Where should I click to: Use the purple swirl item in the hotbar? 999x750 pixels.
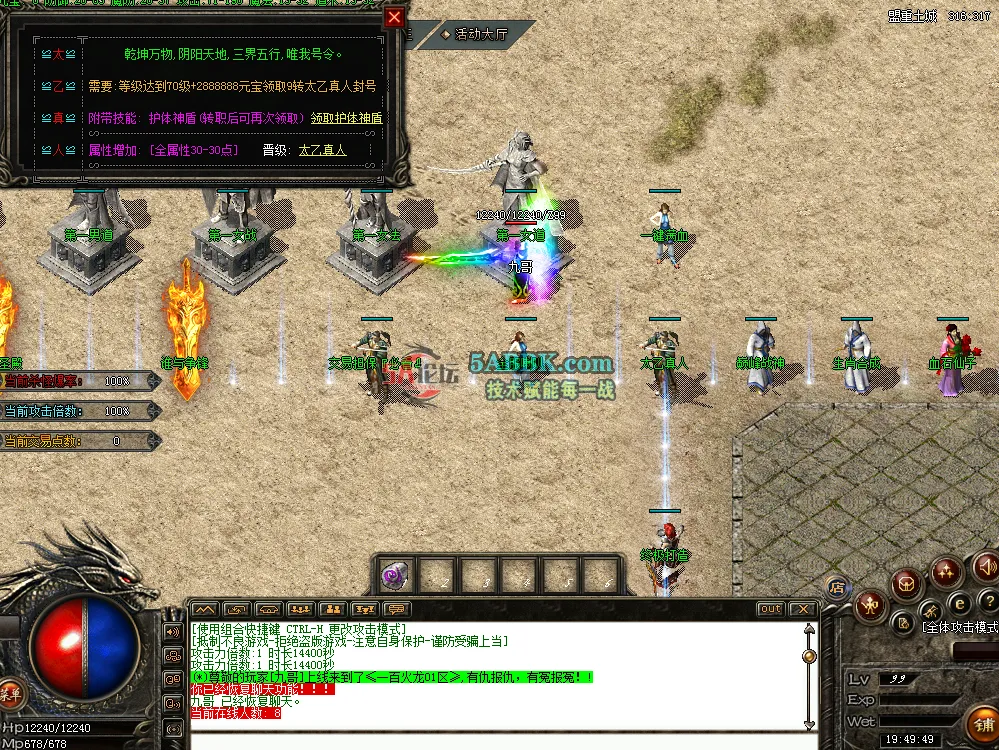[394, 575]
